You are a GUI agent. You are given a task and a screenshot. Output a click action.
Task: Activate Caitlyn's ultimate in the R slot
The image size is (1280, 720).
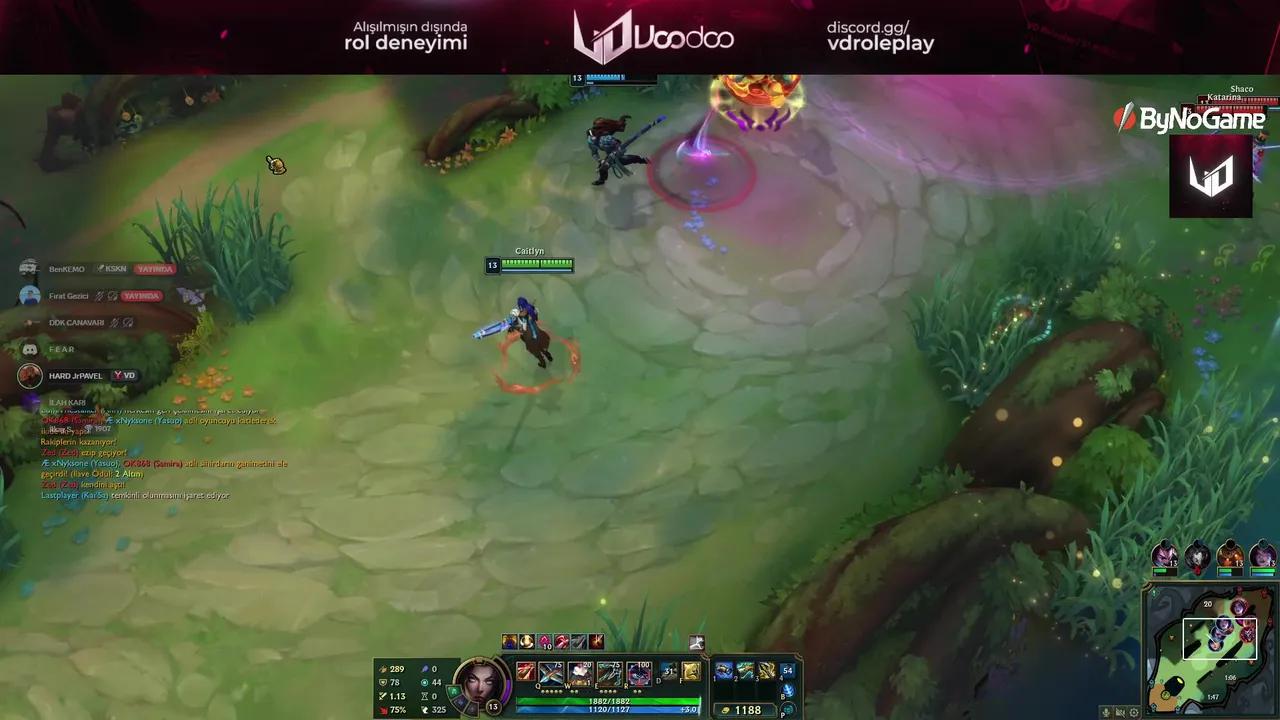point(637,673)
